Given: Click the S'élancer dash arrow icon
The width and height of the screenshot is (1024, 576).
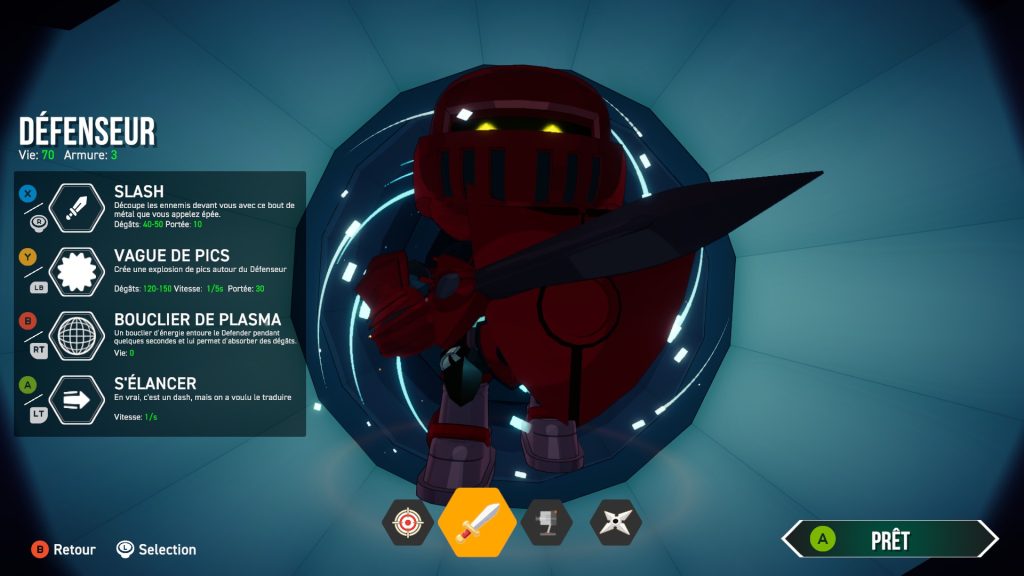Looking at the screenshot, I should click(x=77, y=400).
